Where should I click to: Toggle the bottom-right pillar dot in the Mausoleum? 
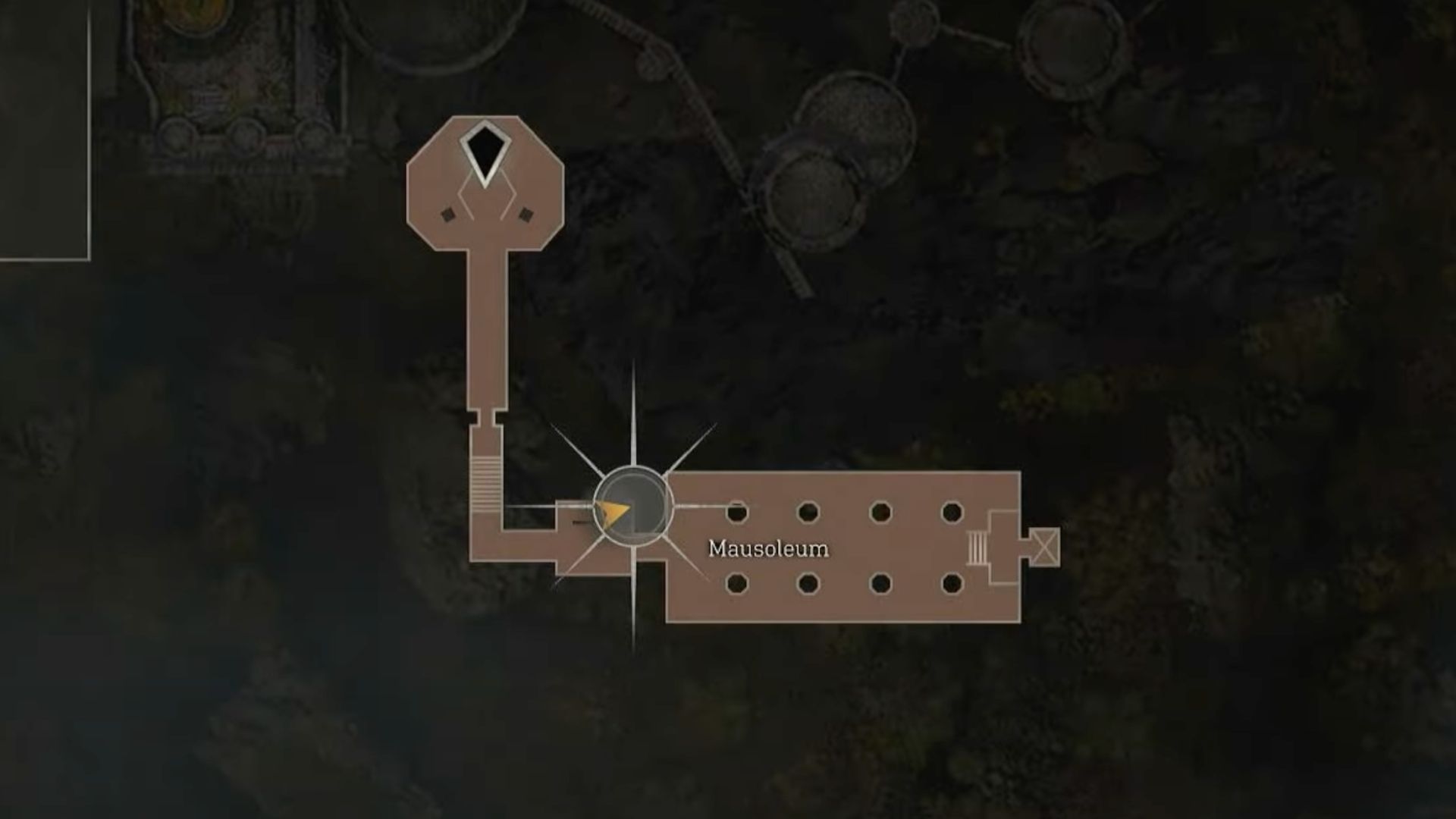[953, 584]
